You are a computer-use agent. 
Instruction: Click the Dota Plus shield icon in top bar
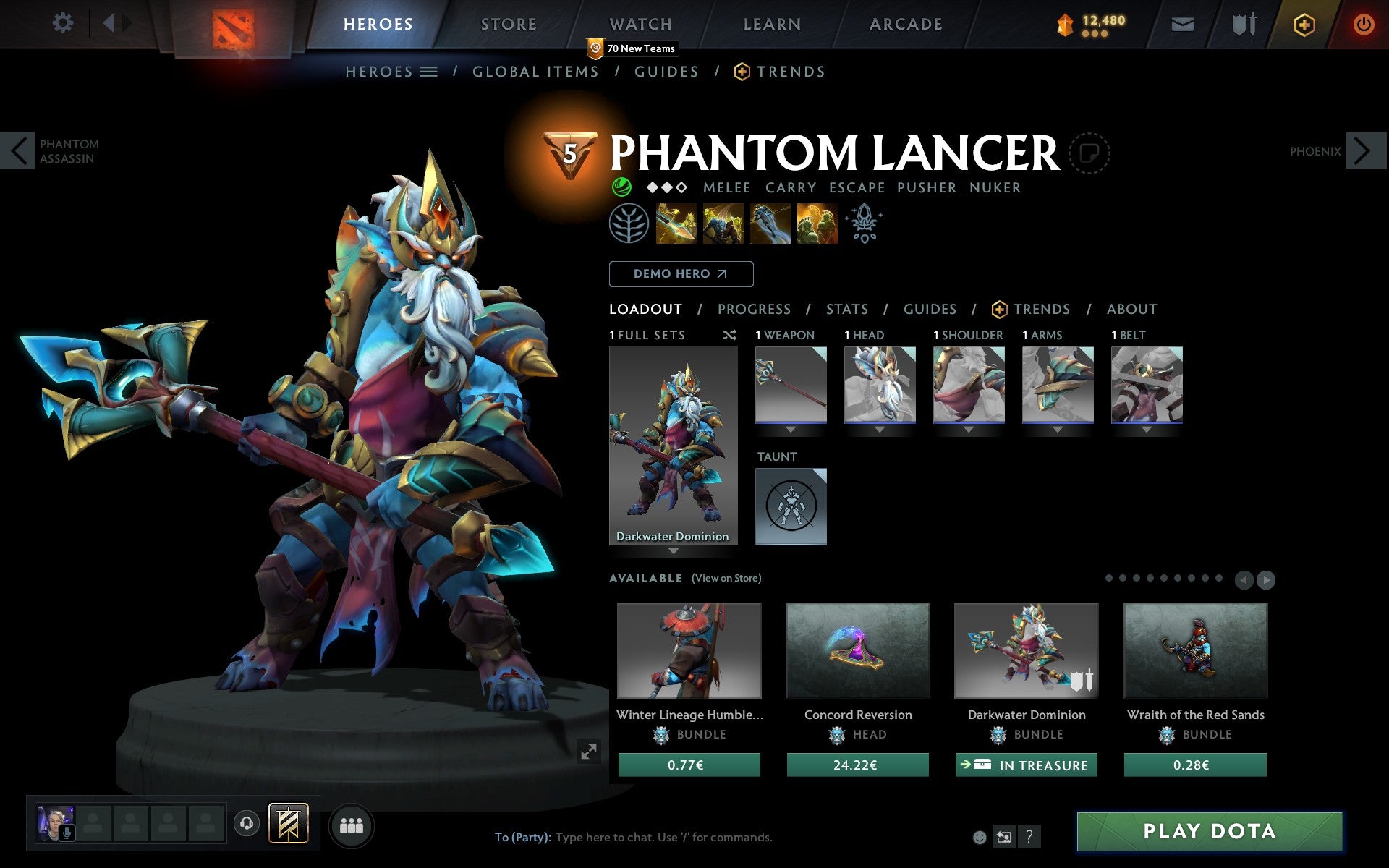[1304, 23]
